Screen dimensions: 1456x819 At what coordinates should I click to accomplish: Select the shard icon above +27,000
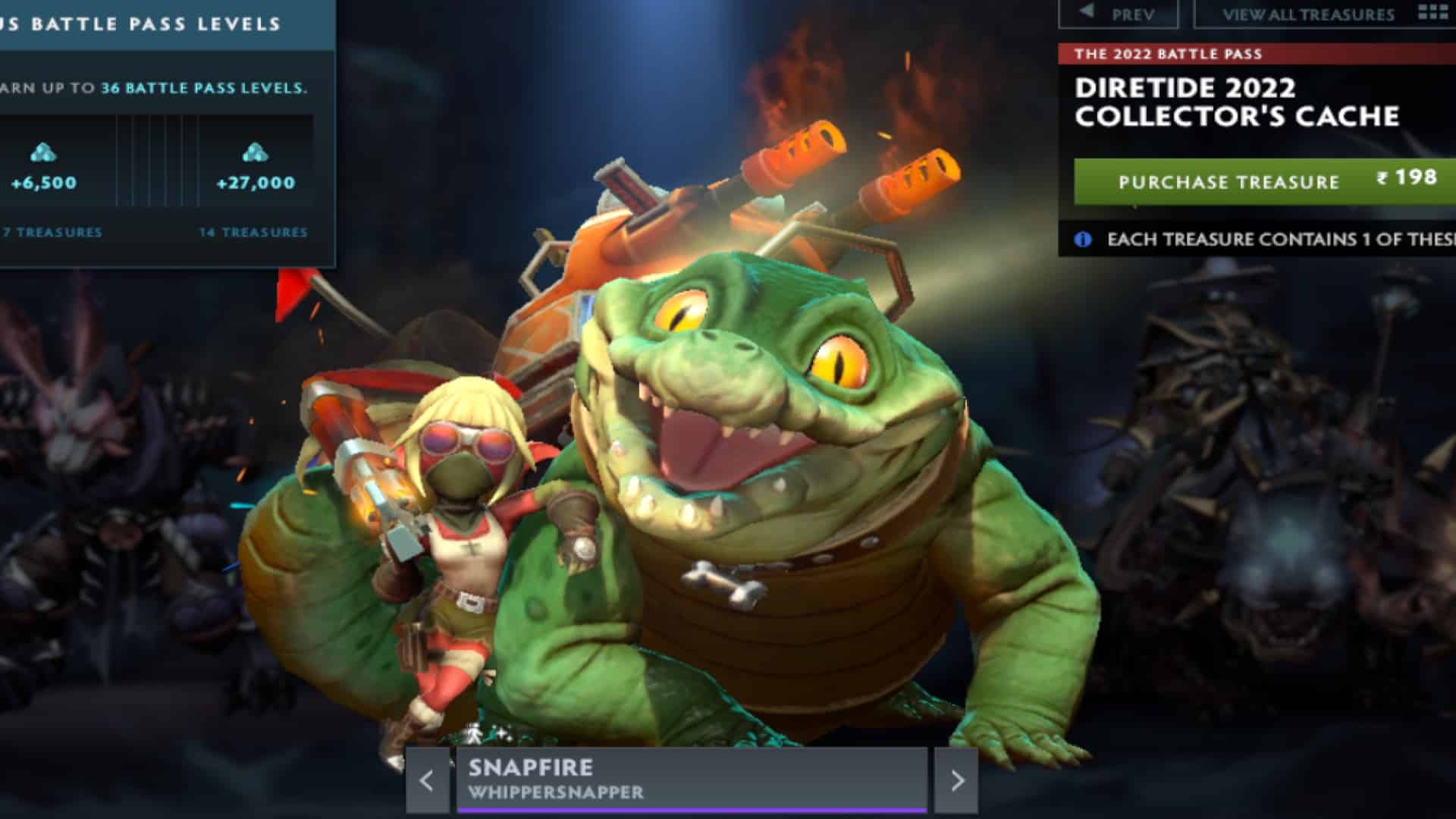pyautogui.click(x=256, y=152)
